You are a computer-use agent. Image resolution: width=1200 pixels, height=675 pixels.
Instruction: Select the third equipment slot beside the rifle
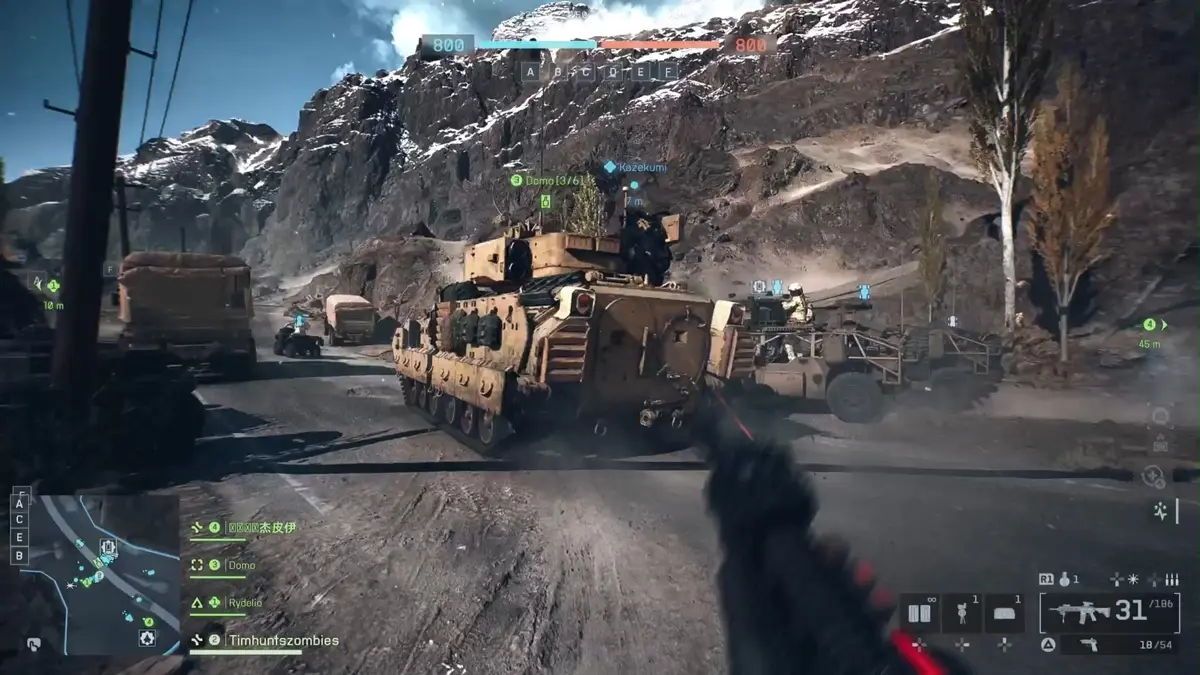point(1004,612)
